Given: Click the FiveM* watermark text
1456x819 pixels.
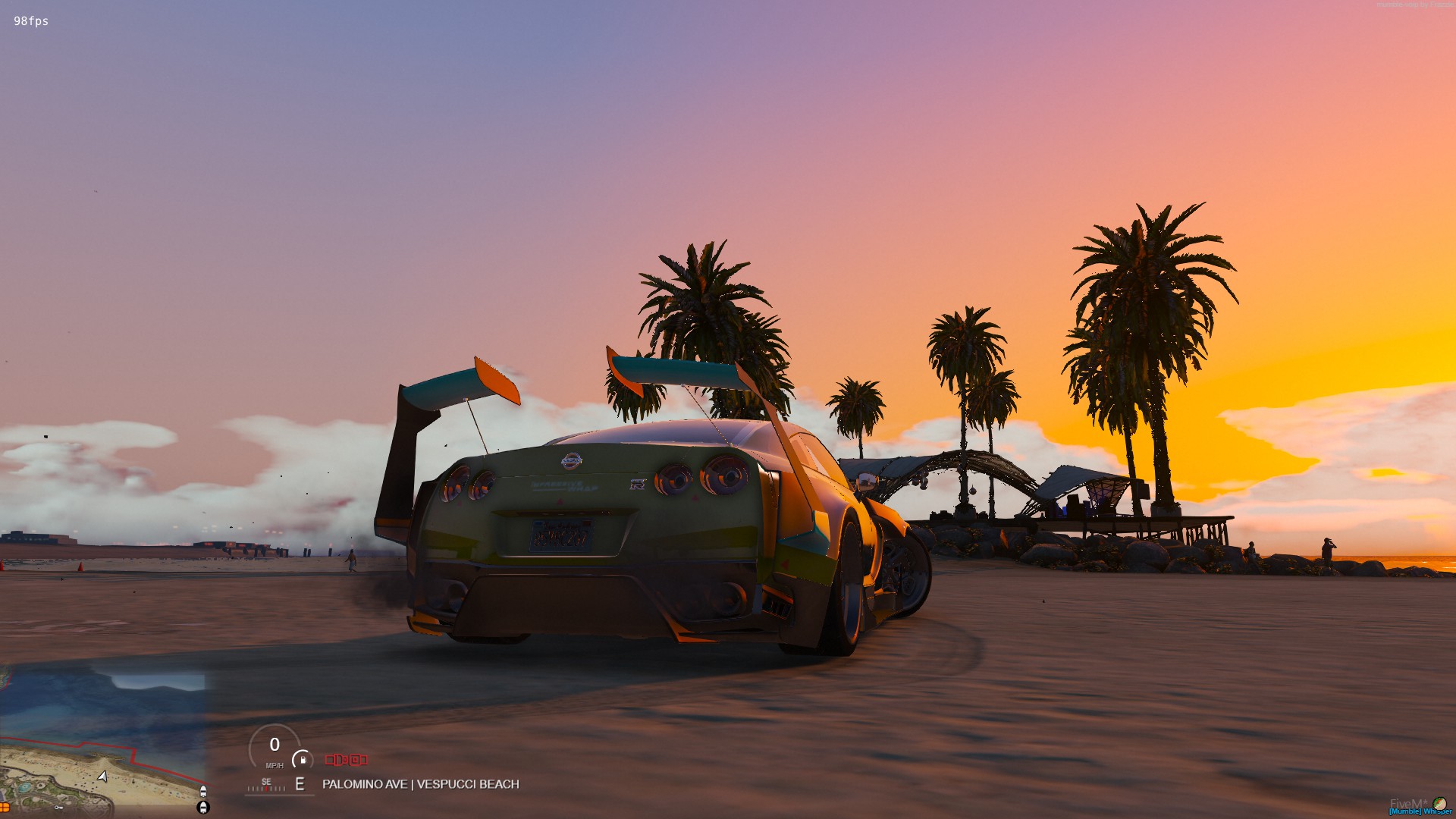Looking at the screenshot, I should (x=1409, y=802).
